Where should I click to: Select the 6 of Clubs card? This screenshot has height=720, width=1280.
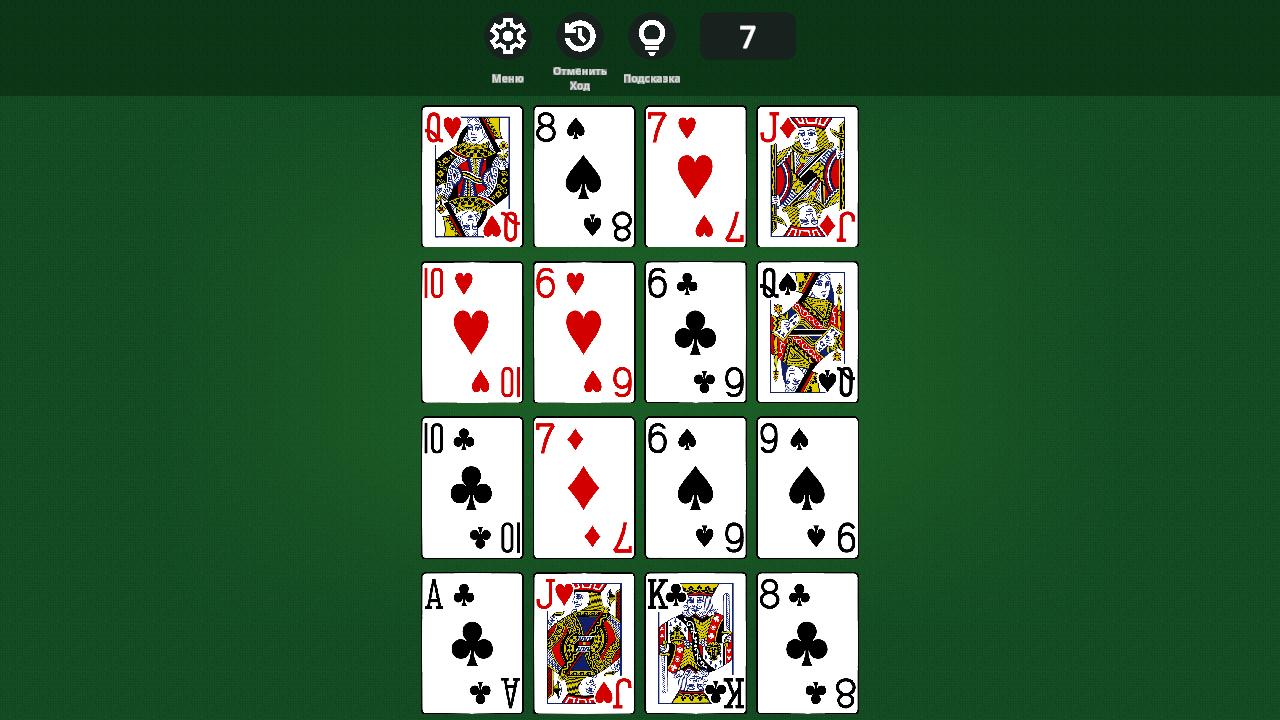pyautogui.click(x=695, y=331)
